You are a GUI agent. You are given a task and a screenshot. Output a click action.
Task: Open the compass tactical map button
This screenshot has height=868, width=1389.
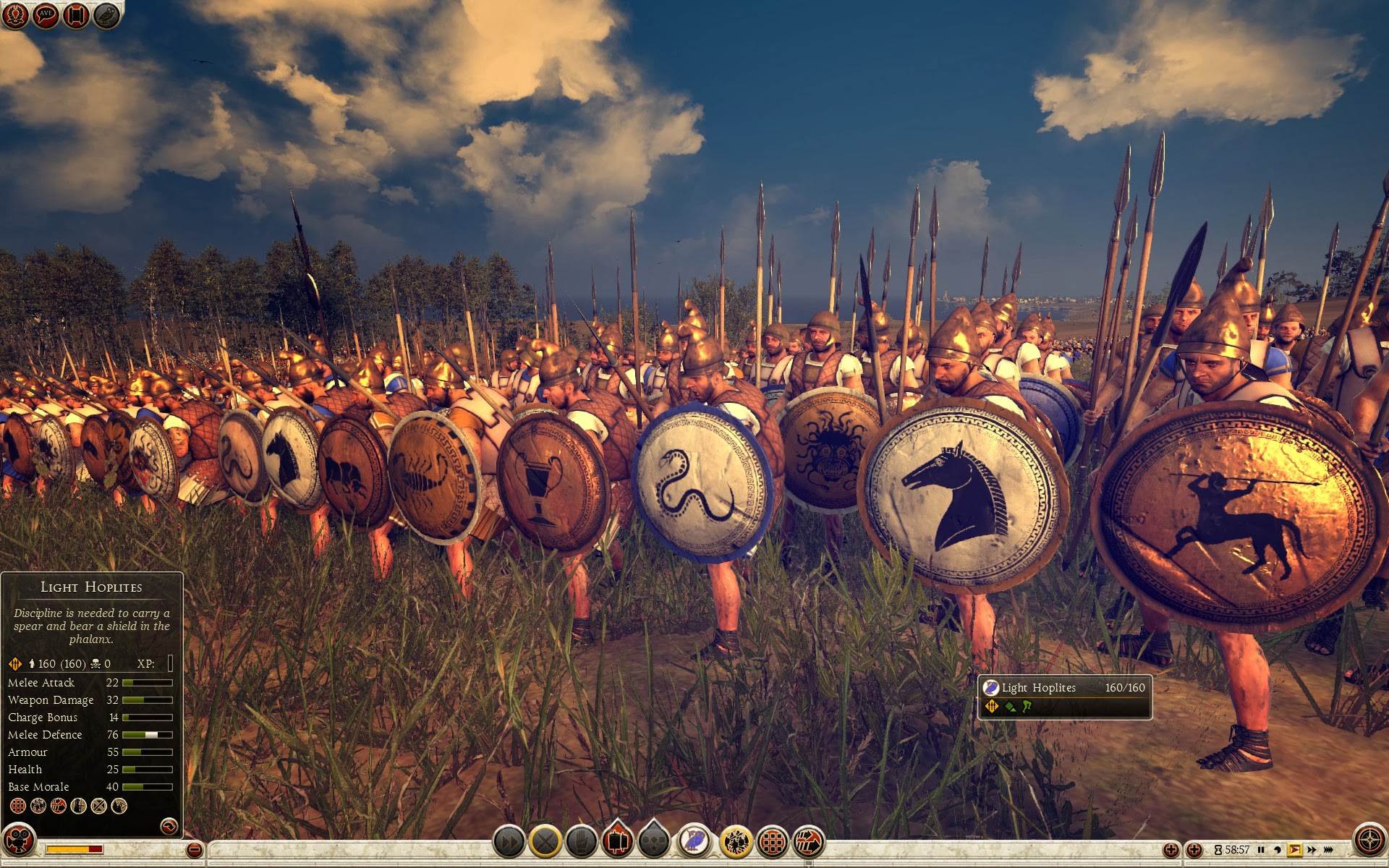pyautogui.click(x=1369, y=841)
